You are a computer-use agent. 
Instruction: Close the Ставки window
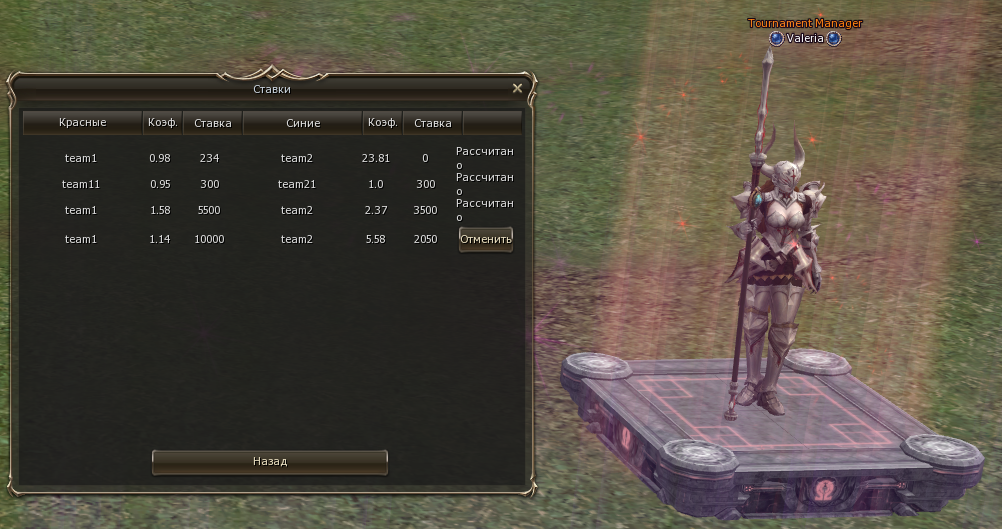point(517,88)
